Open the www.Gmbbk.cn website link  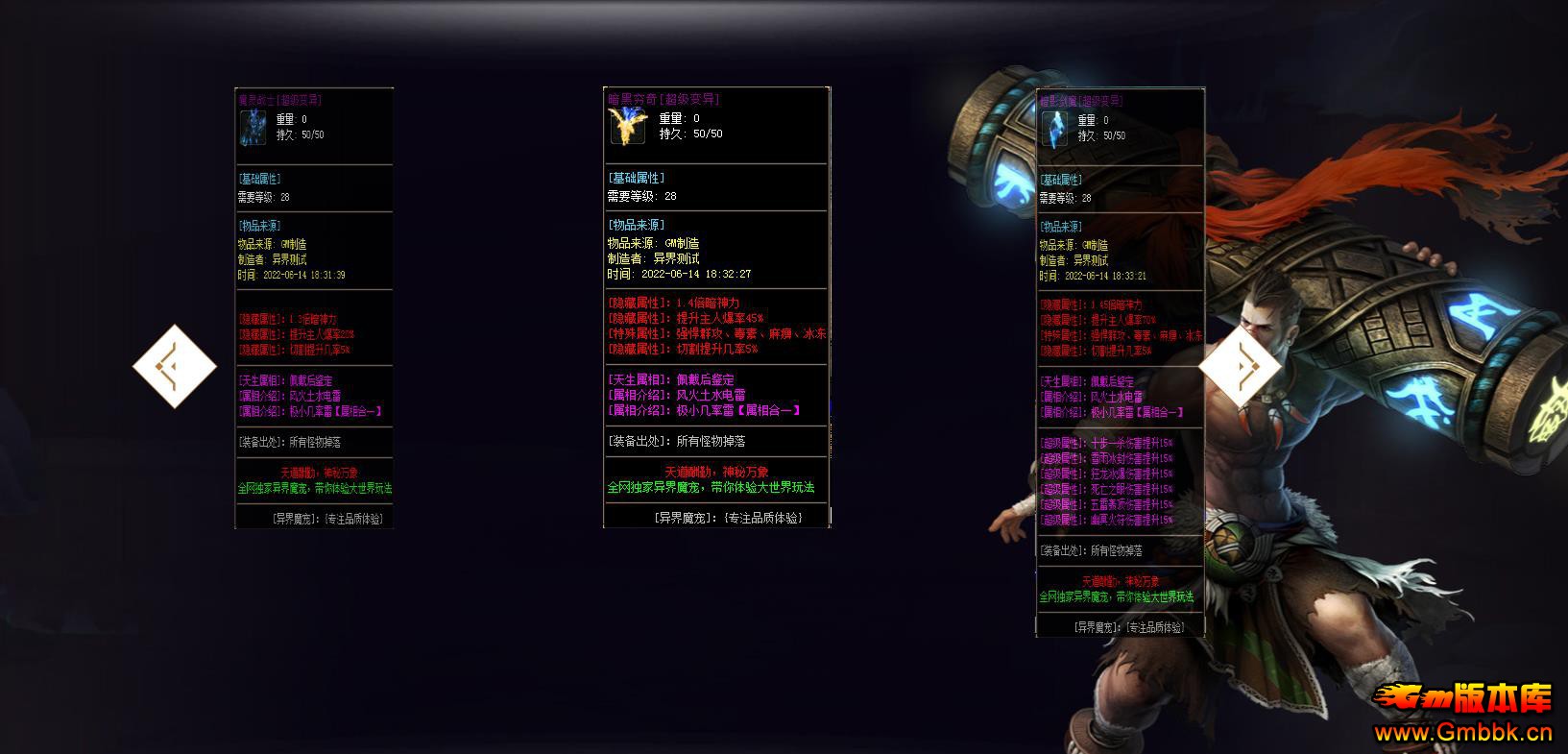click(1463, 734)
